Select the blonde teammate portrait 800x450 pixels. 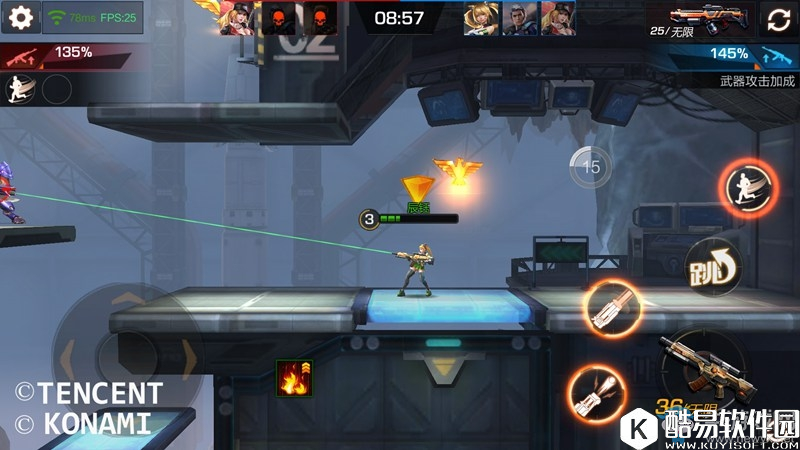(481, 18)
